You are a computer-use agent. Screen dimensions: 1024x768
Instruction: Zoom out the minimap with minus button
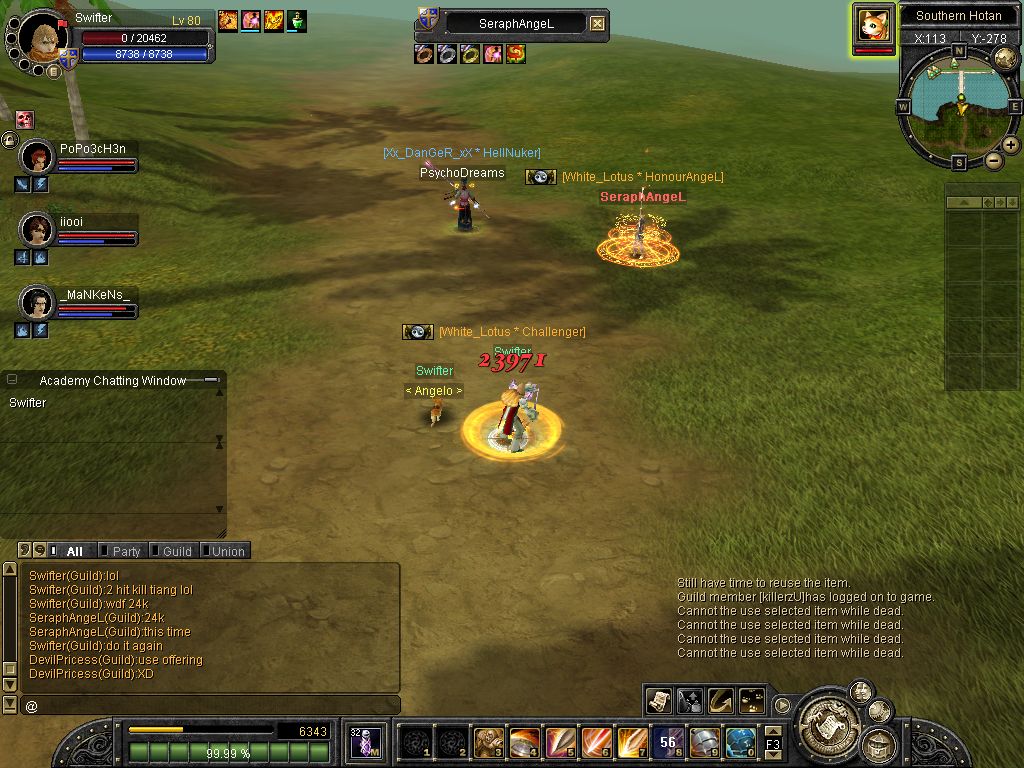(x=993, y=160)
